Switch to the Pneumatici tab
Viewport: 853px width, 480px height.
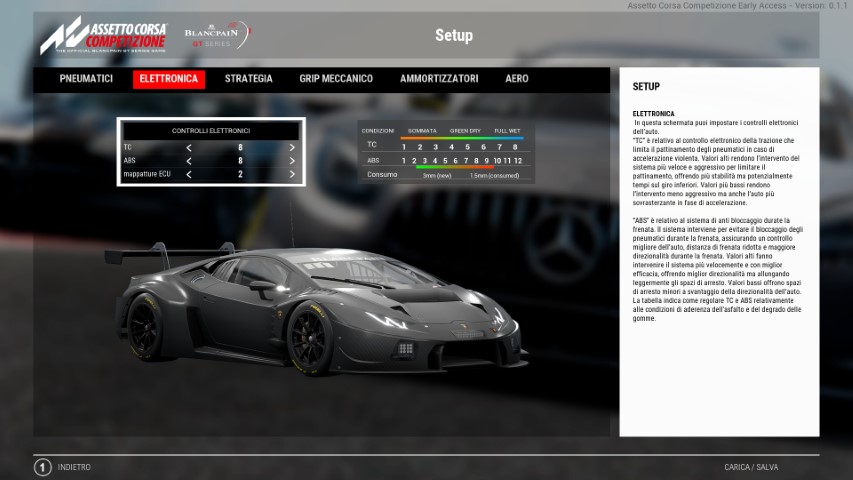click(86, 79)
